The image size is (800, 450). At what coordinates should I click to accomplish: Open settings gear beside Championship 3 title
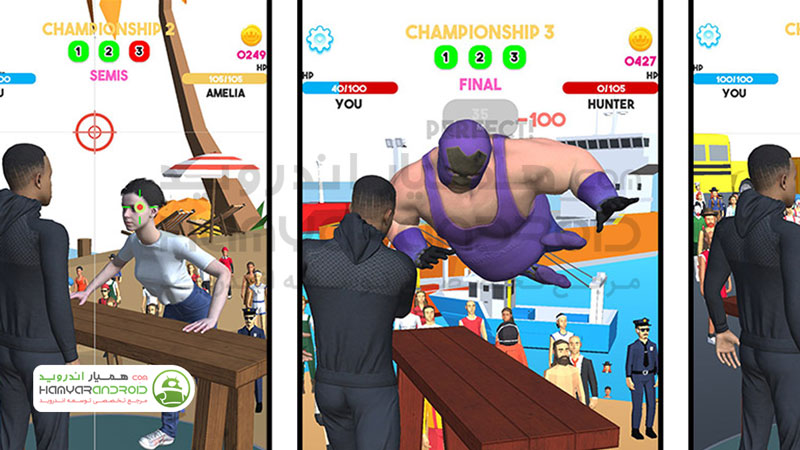click(320, 39)
